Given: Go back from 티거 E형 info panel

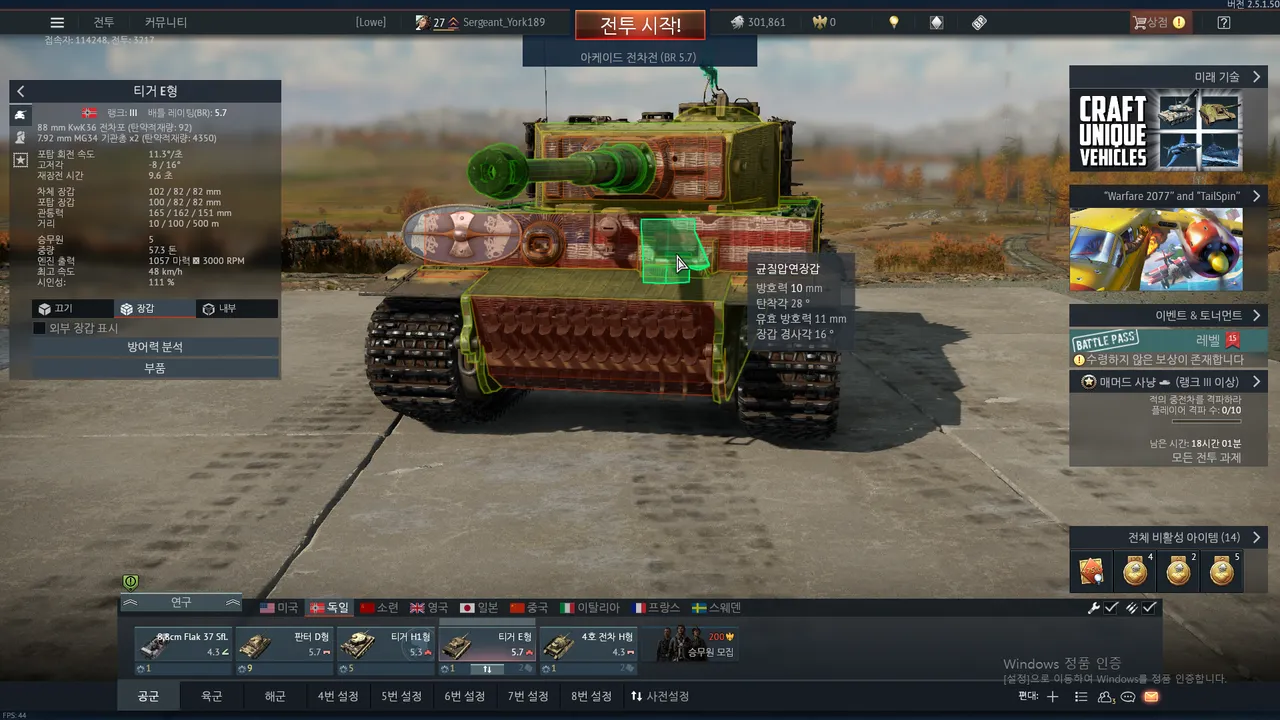Looking at the screenshot, I should click(21, 91).
